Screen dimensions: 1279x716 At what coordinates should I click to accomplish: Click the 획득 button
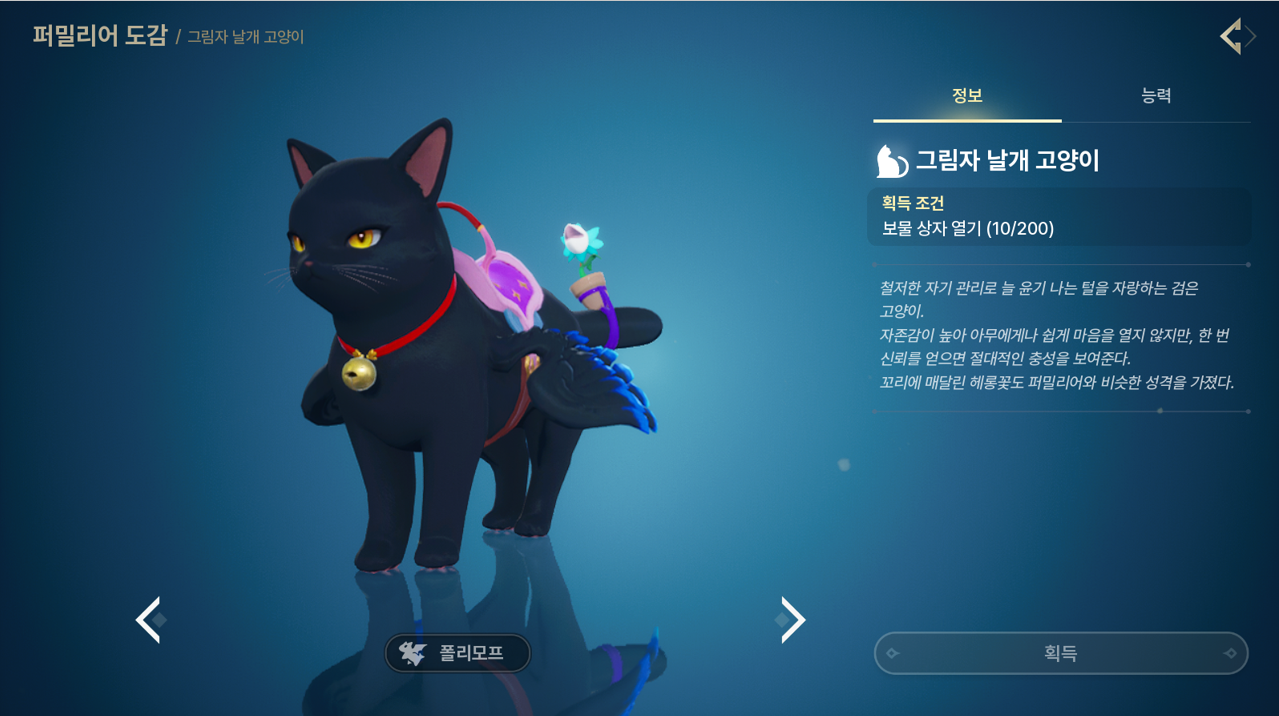(x=1060, y=653)
